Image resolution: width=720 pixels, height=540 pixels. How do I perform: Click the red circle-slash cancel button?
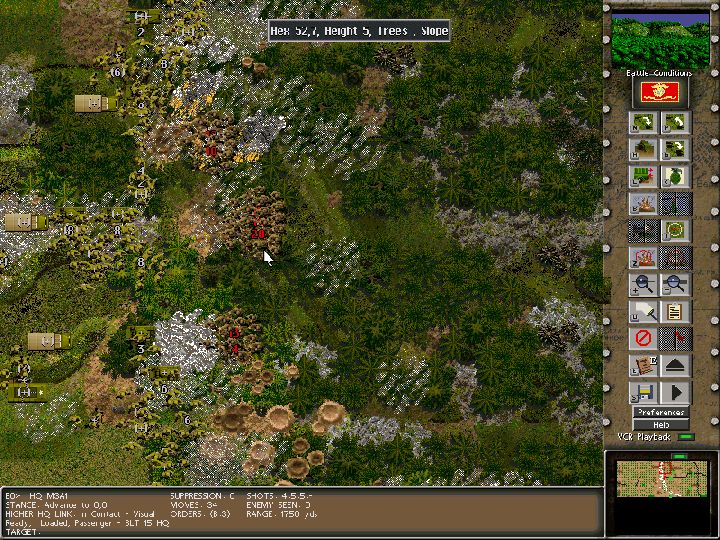tap(644, 339)
